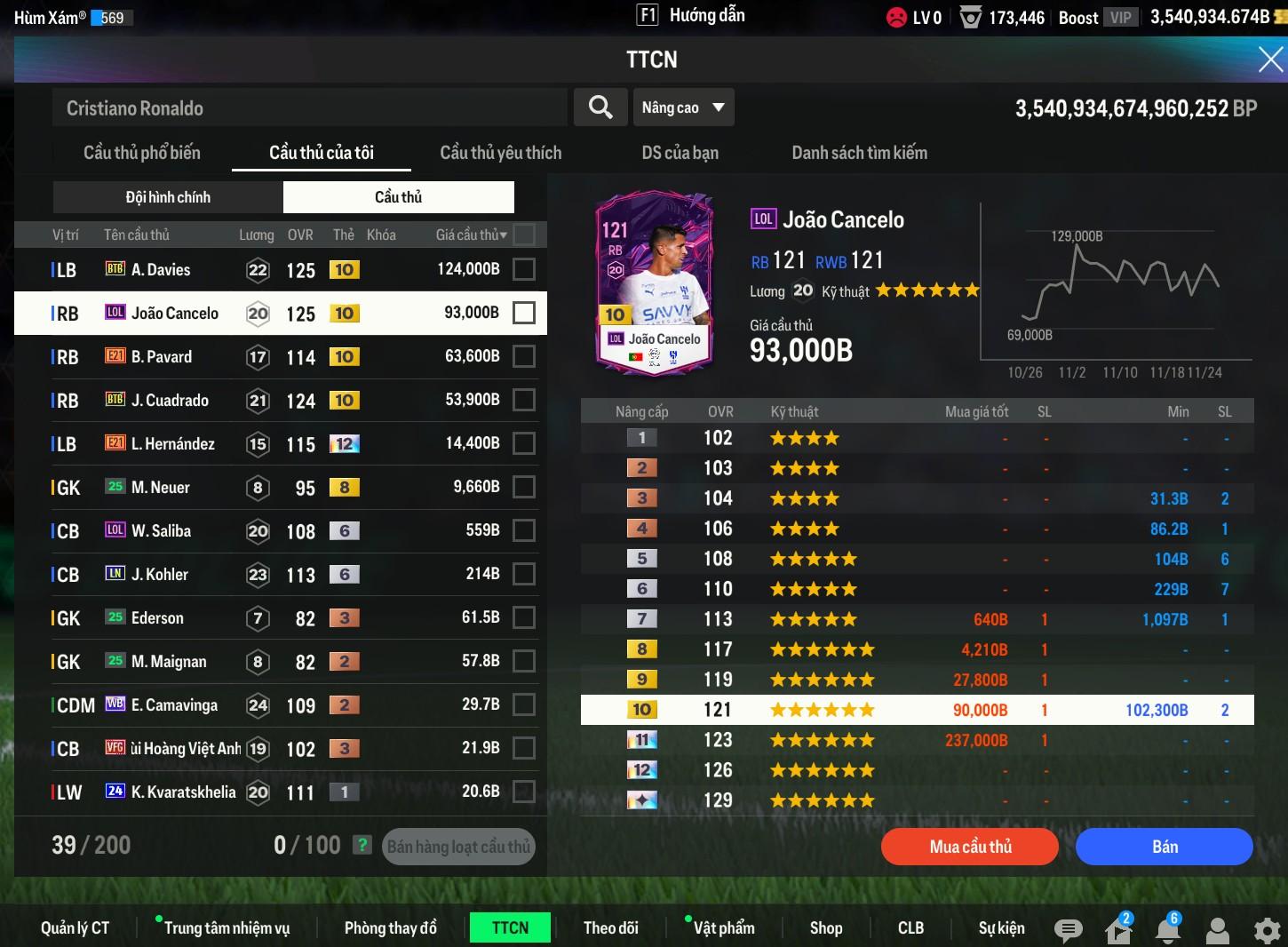Select the A. Davies player row
1288x947 pixels.
point(266,269)
